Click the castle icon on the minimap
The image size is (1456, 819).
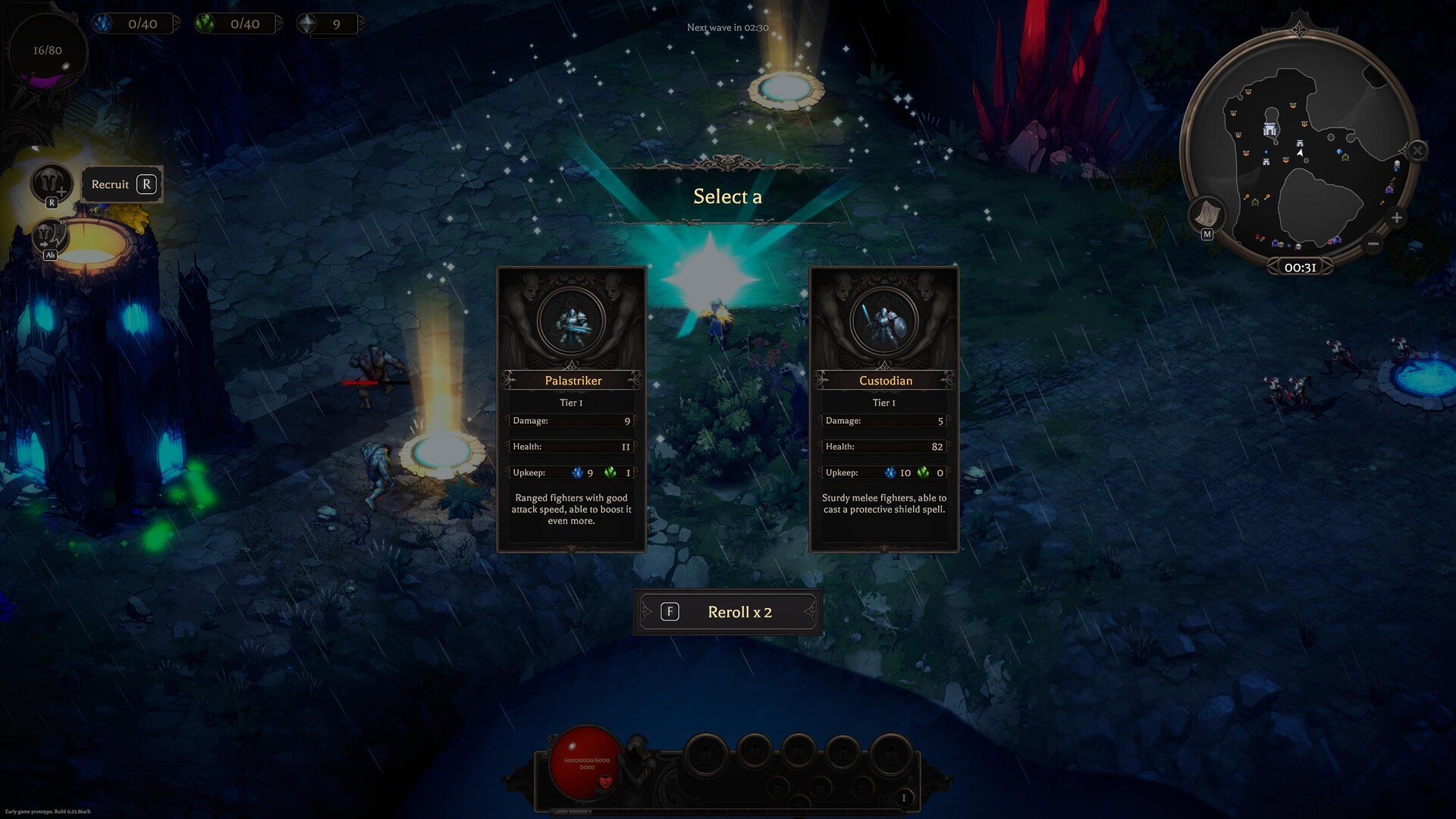pos(1269,130)
